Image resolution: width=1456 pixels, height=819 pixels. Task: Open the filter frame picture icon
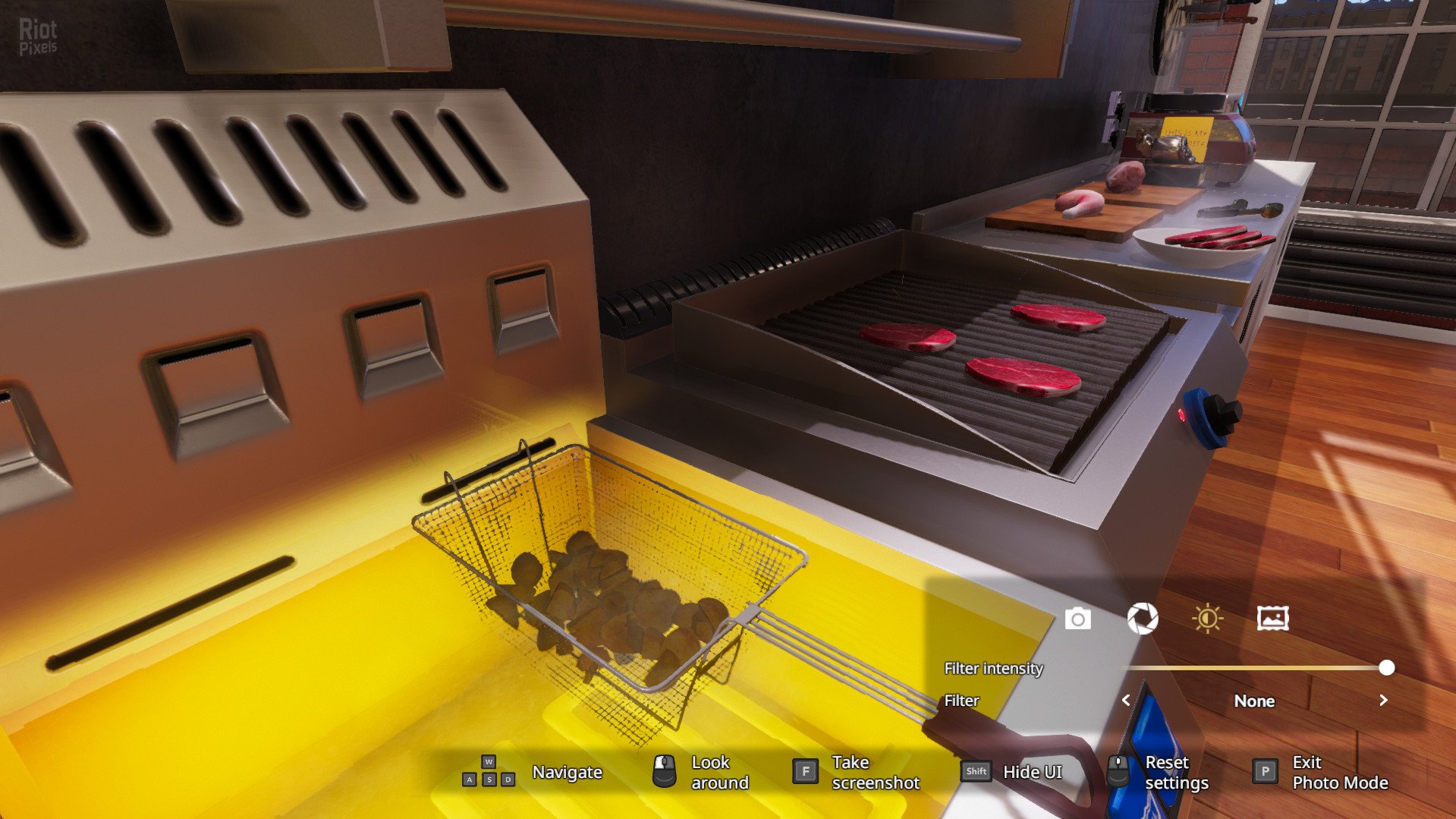coord(1274,619)
